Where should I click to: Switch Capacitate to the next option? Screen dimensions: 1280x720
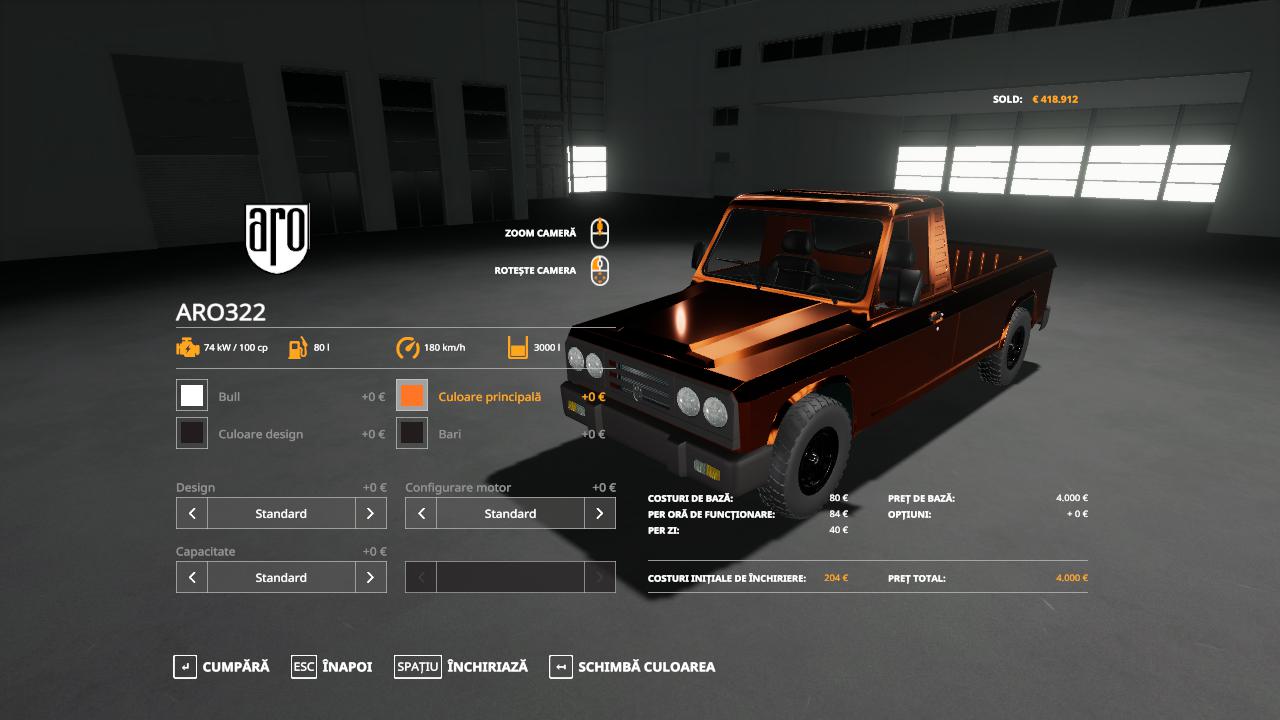tap(370, 577)
